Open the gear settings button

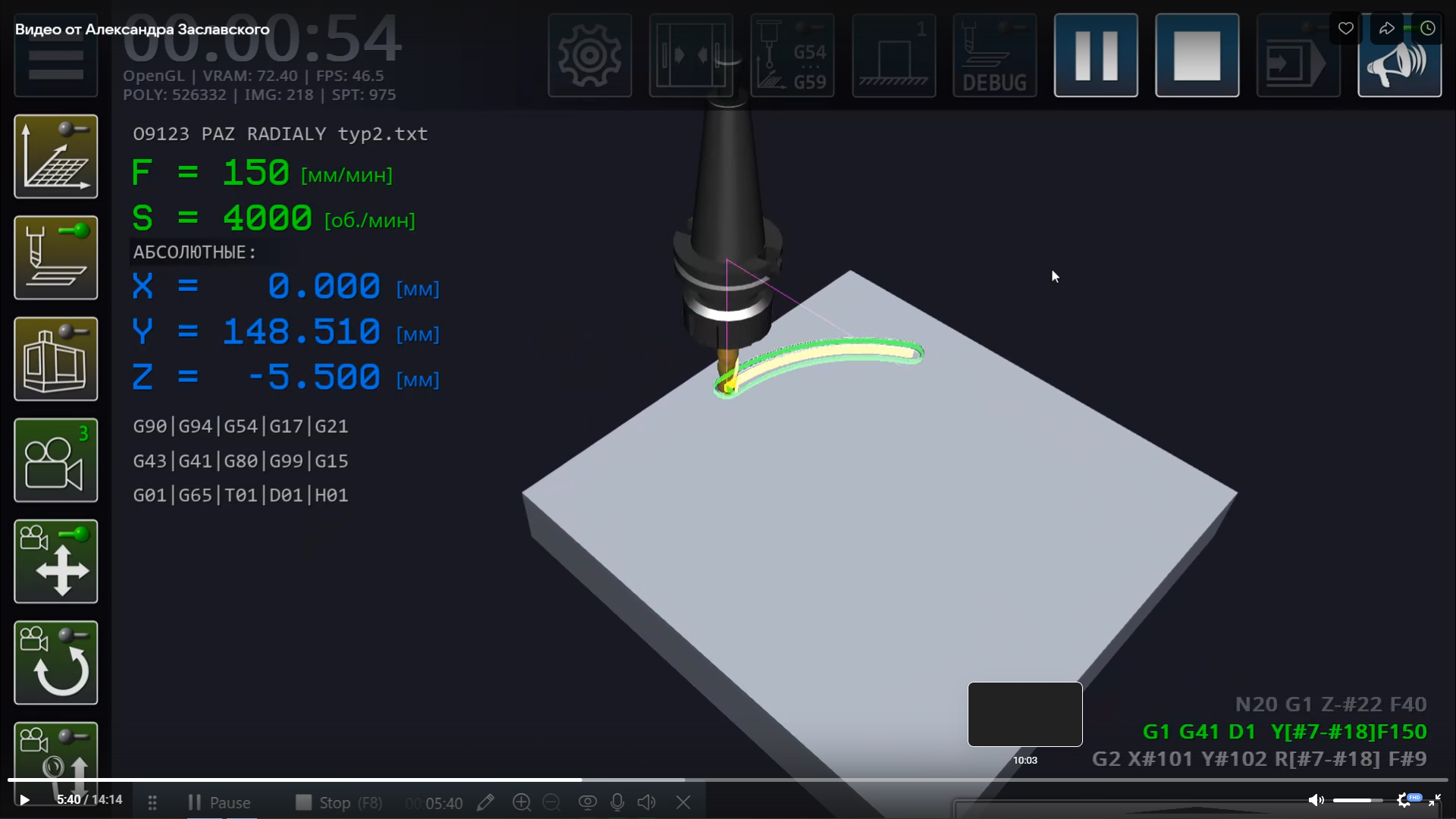pyautogui.click(x=589, y=55)
